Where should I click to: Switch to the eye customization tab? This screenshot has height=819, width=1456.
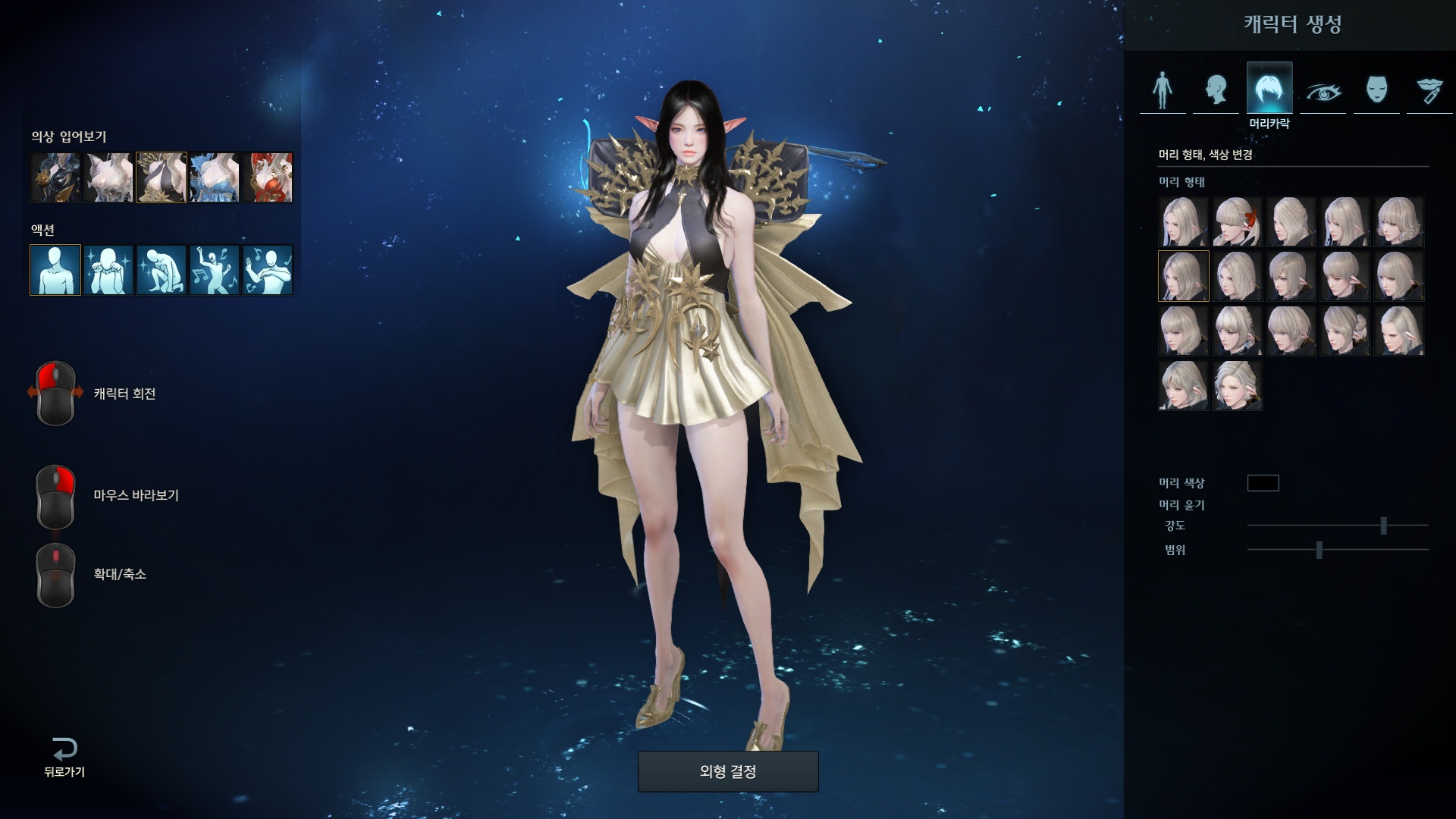pyautogui.click(x=1323, y=91)
